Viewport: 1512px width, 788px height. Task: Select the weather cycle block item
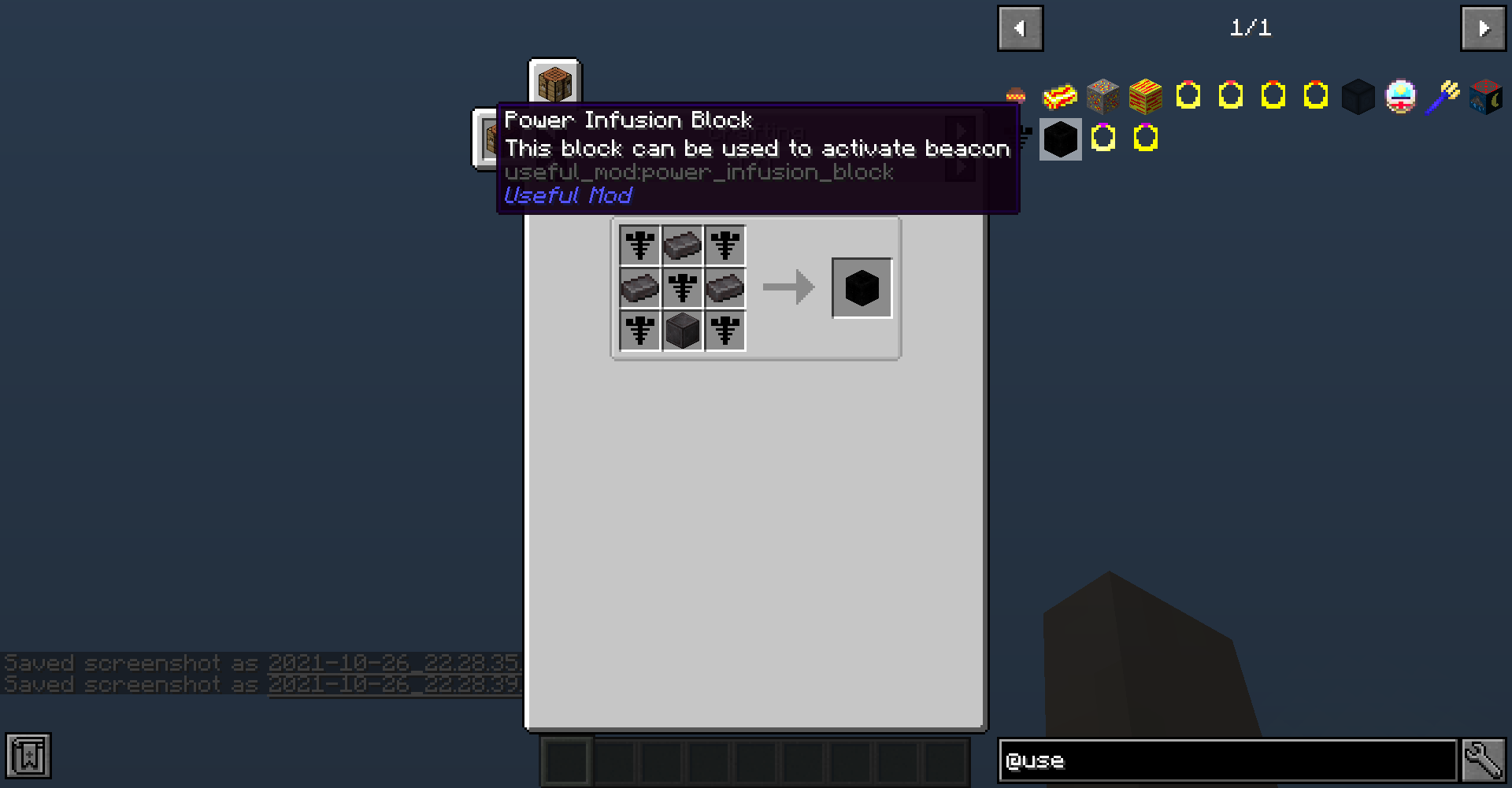(1486, 96)
